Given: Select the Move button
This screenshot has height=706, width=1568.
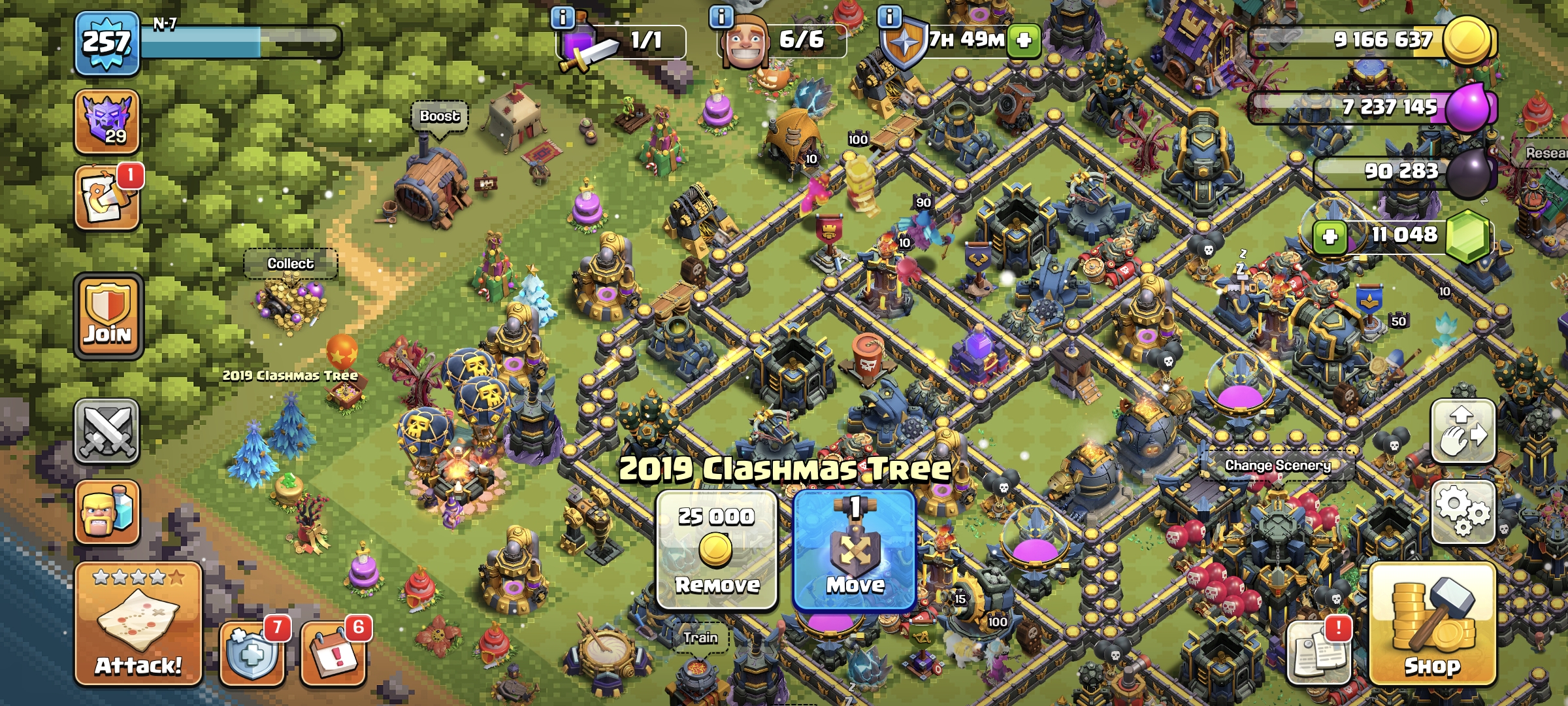Looking at the screenshot, I should (855, 550).
